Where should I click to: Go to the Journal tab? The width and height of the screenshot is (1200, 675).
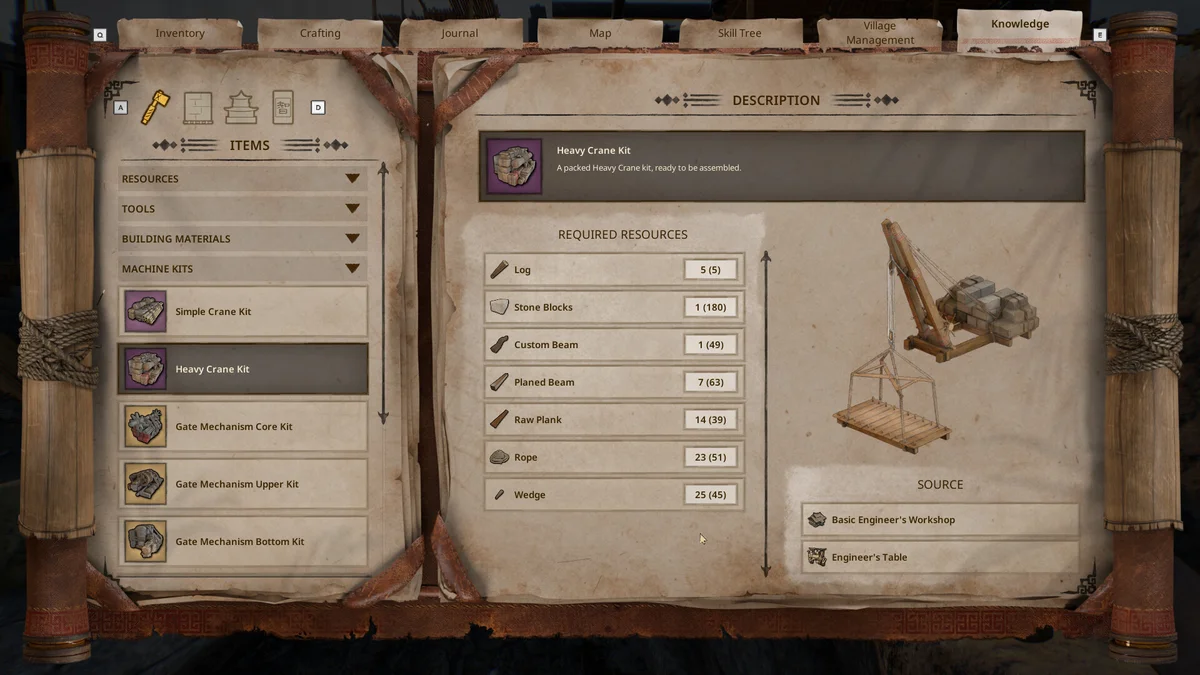460,33
